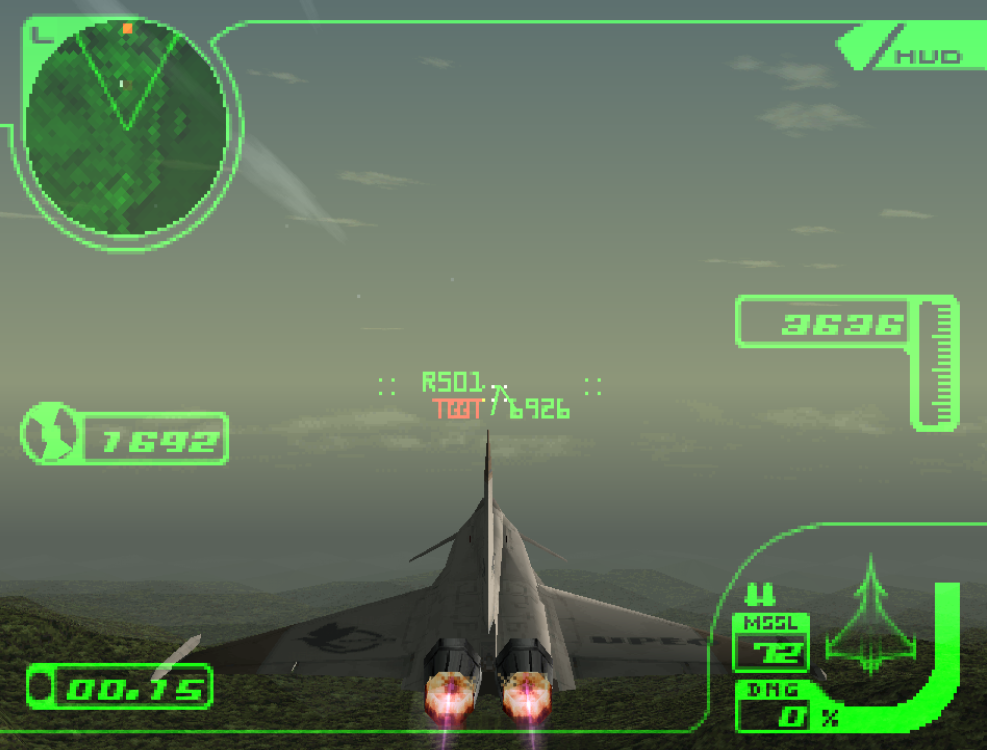Click the orange enemy blip on the radar
Image resolution: width=987 pixels, height=750 pixels.
127,29
